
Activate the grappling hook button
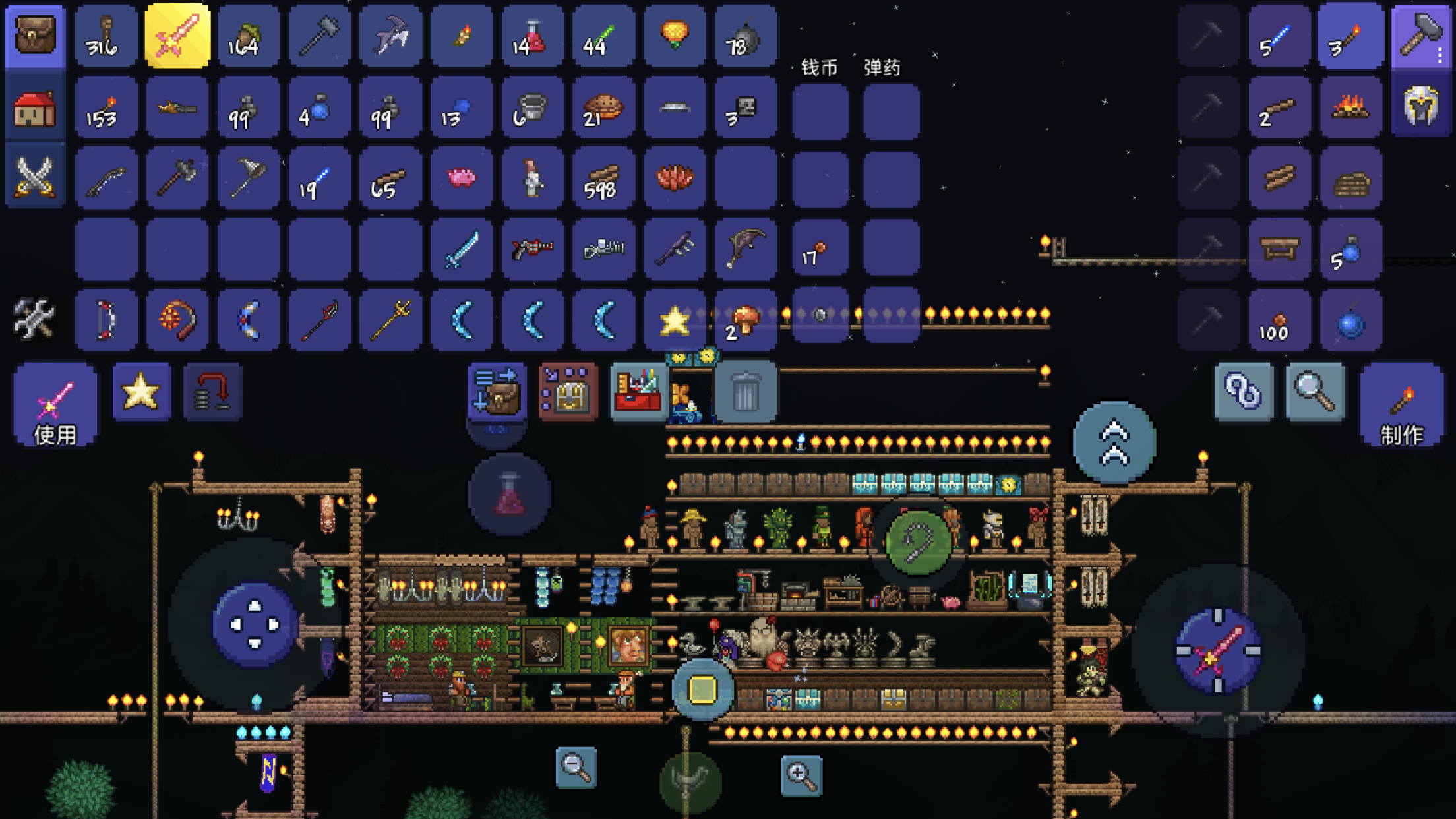919,543
